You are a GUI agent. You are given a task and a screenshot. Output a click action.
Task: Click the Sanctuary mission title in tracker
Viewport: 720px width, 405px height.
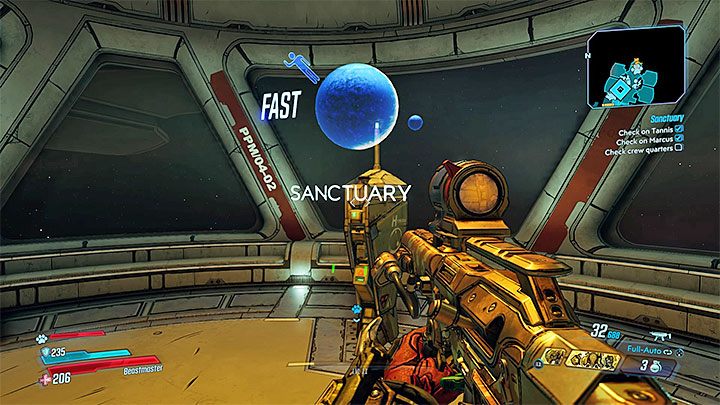tap(666, 117)
